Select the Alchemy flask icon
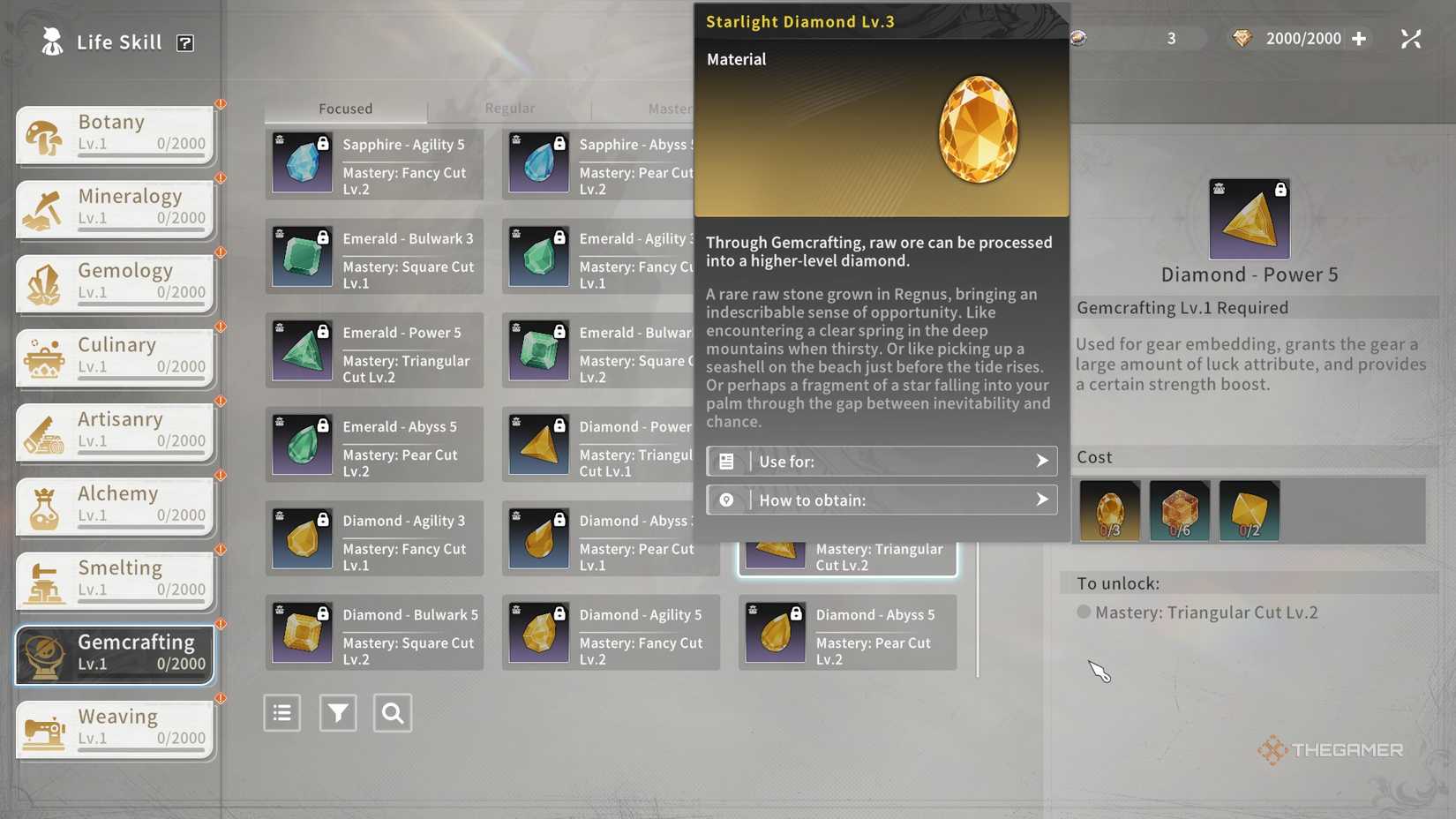The width and height of the screenshot is (1456, 819). 41,506
